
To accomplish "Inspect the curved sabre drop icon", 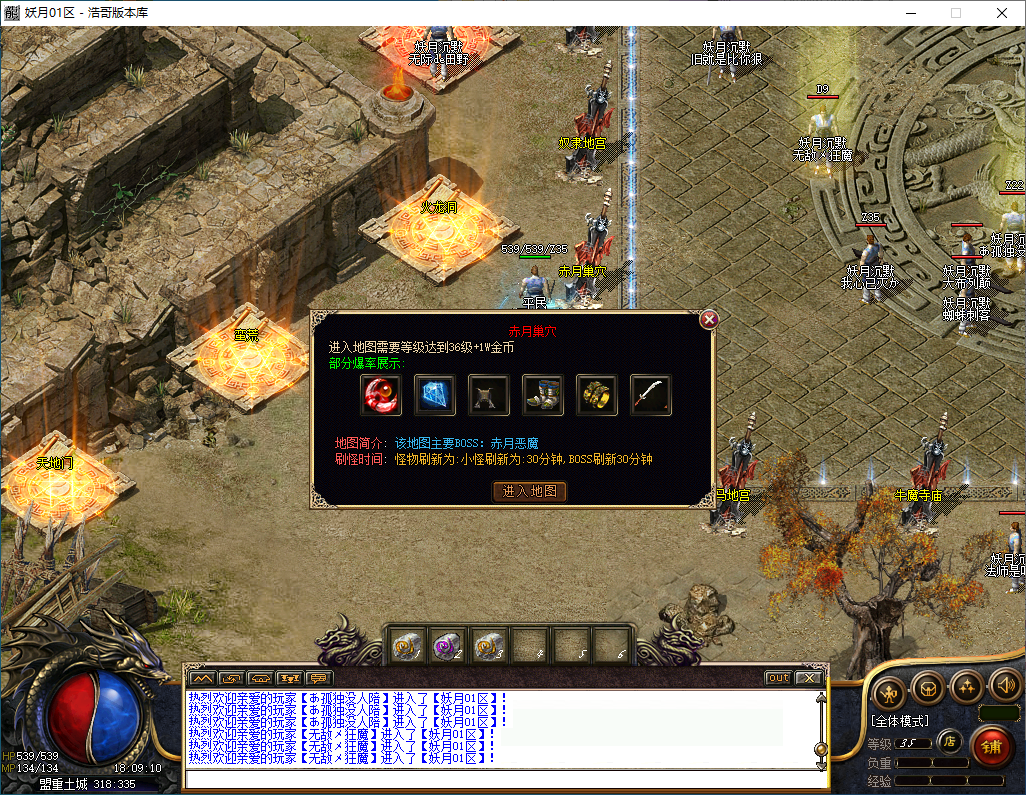I will pos(651,395).
